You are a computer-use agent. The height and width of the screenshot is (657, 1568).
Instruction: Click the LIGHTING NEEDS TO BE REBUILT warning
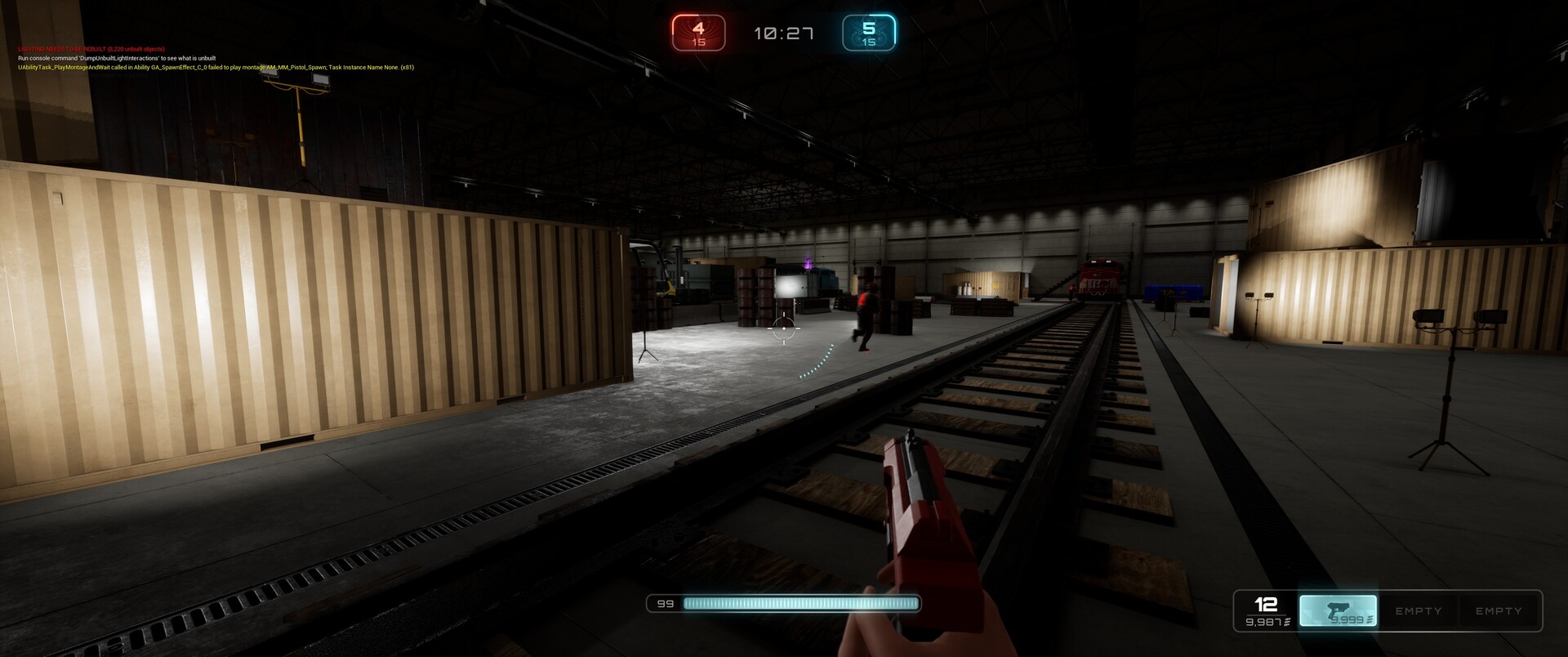pyautogui.click(x=90, y=48)
